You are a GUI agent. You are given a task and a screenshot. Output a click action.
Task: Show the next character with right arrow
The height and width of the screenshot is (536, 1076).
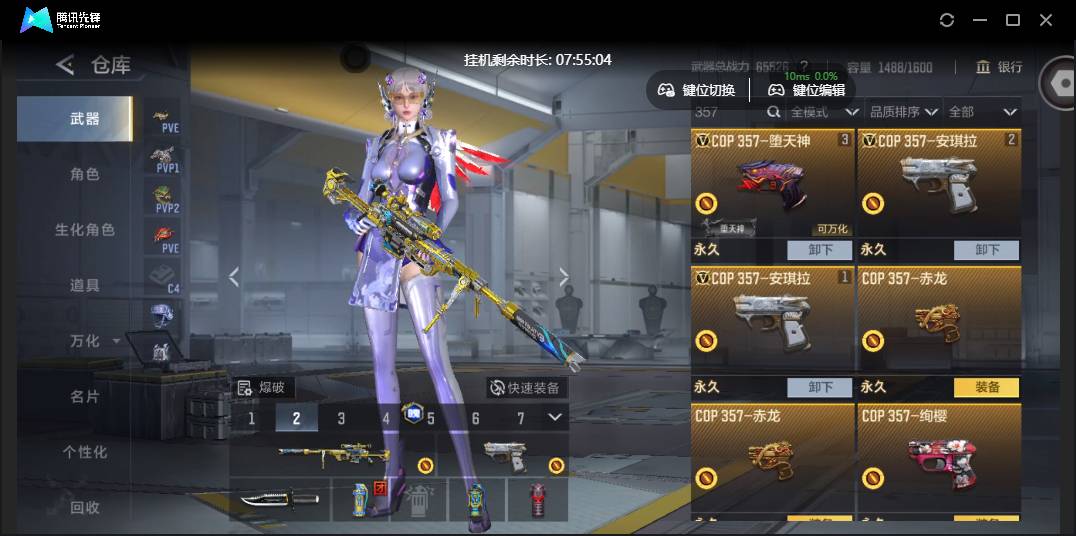tap(563, 276)
